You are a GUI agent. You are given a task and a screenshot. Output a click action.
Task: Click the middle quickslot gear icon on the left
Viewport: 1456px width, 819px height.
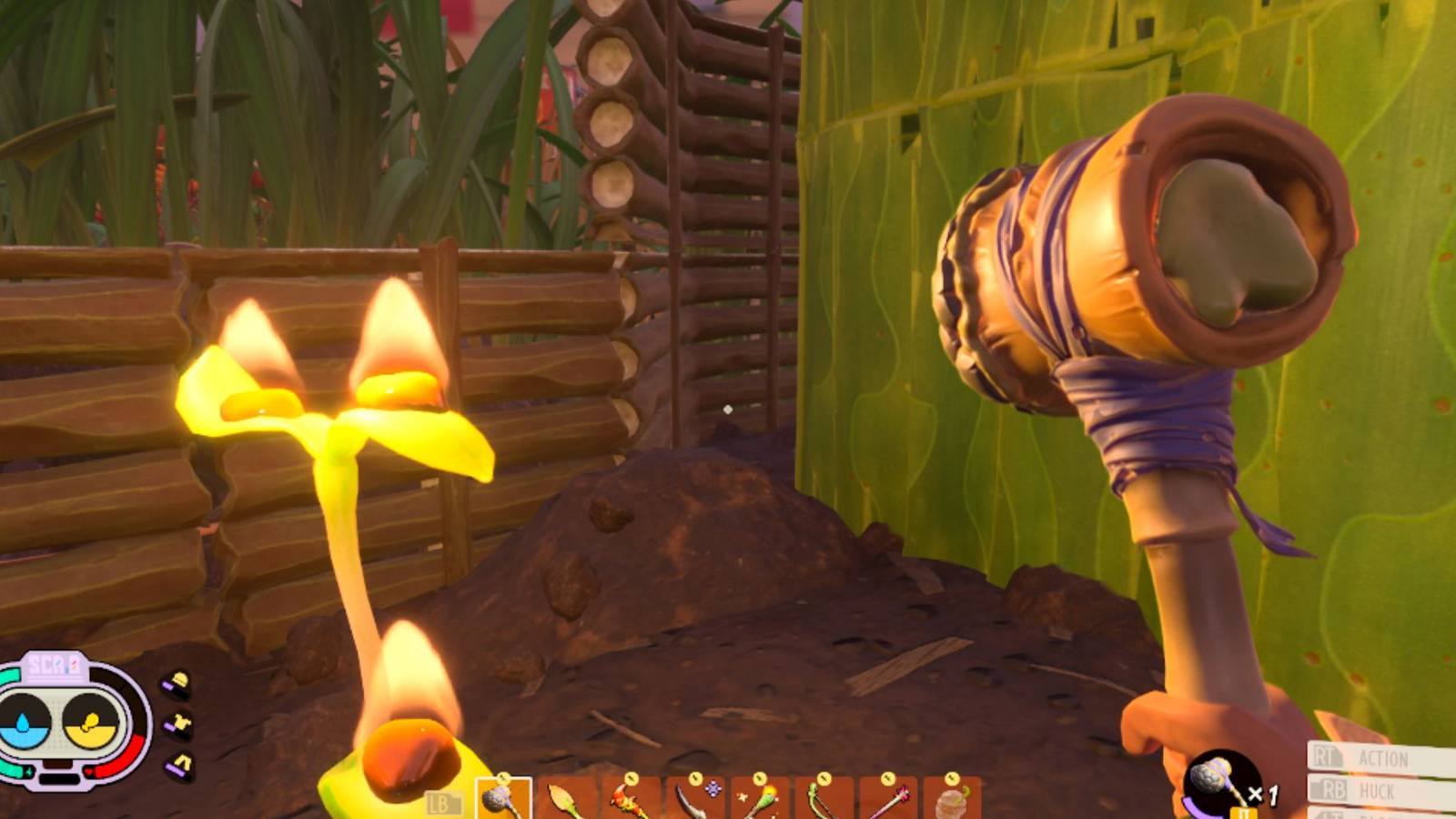click(179, 723)
